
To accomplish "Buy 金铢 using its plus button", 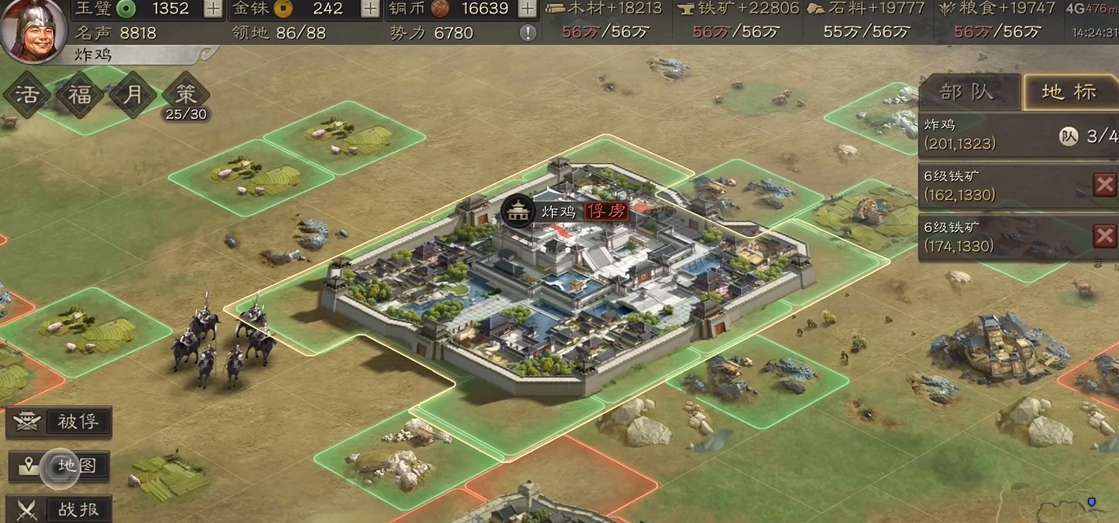I will coord(369,9).
